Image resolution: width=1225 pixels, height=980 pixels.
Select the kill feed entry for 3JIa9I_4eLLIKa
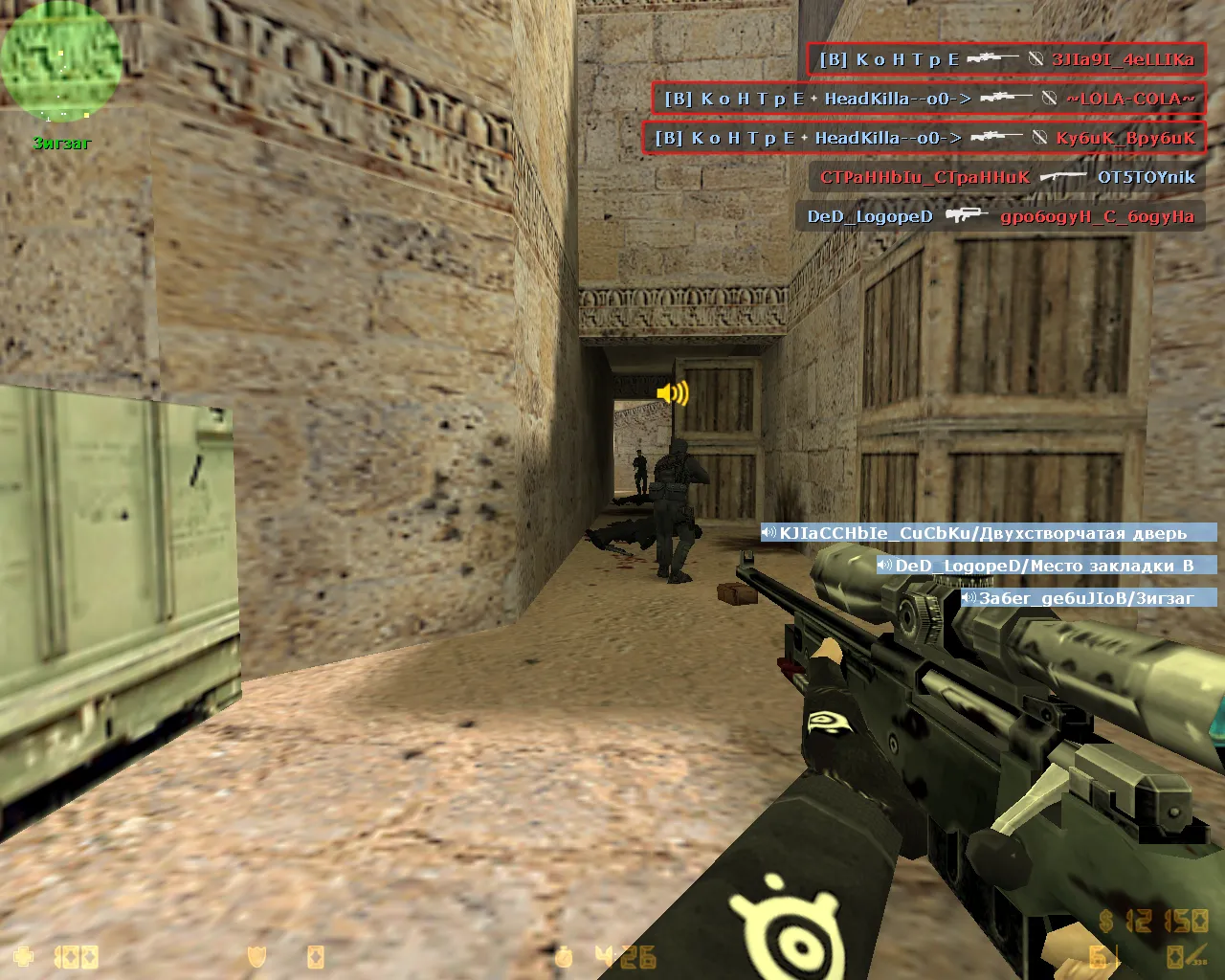(1006, 59)
